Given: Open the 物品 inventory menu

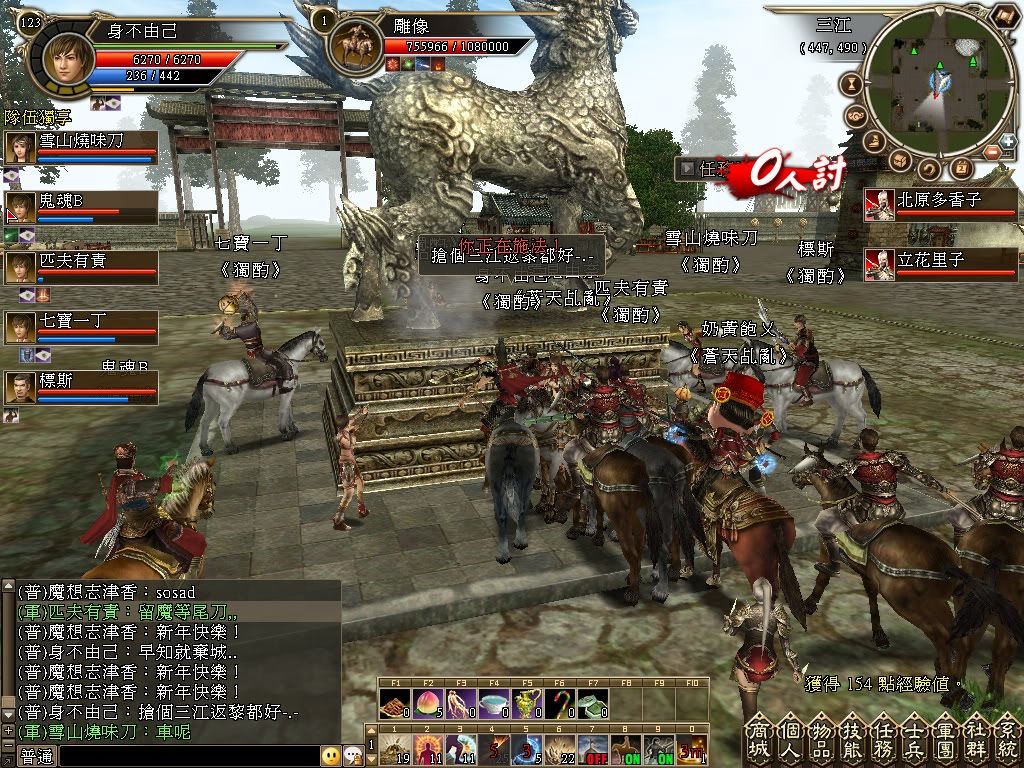Looking at the screenshot, I should 821,741.
